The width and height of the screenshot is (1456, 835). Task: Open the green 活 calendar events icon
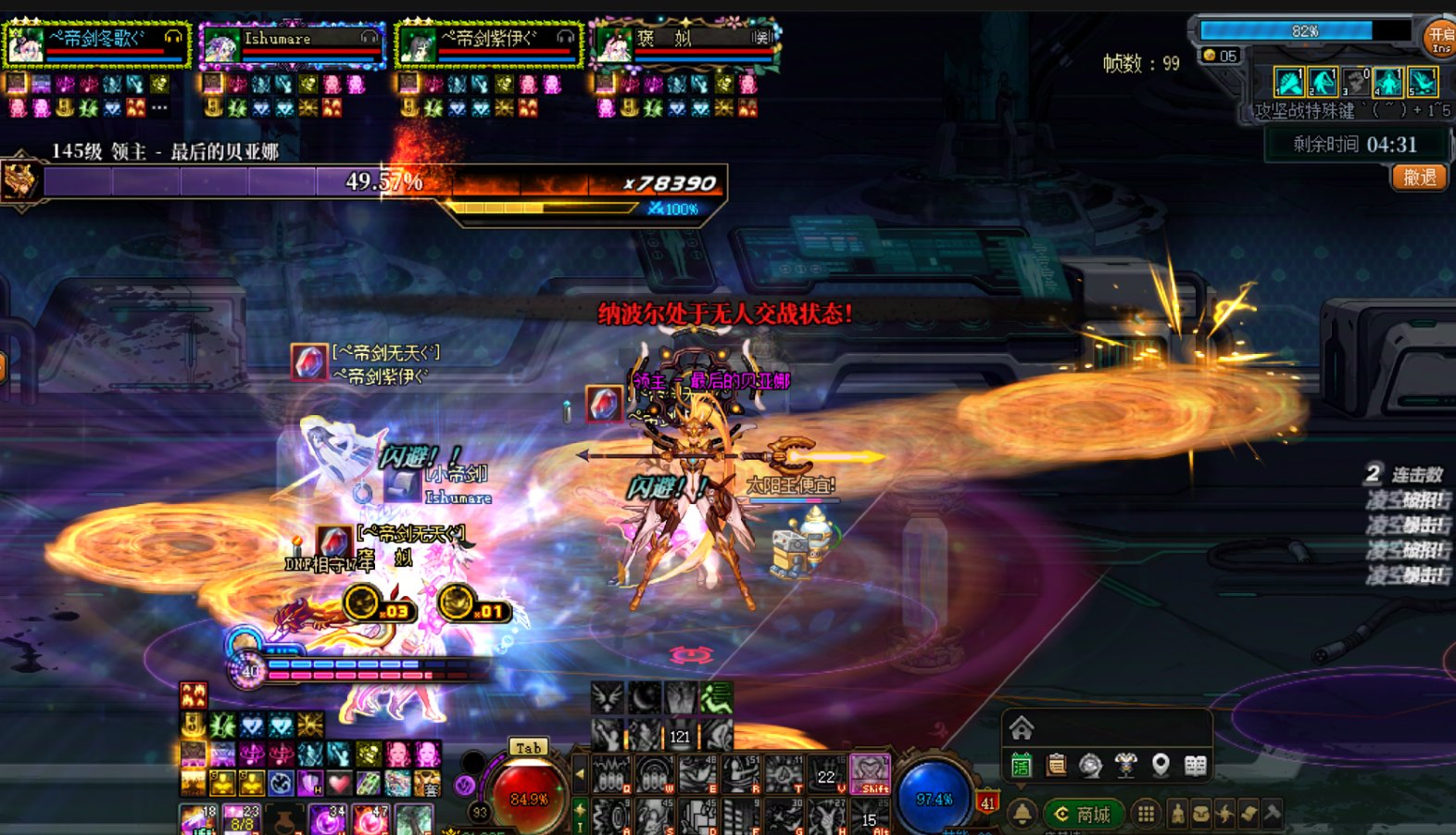click(x=1021, y=765)
